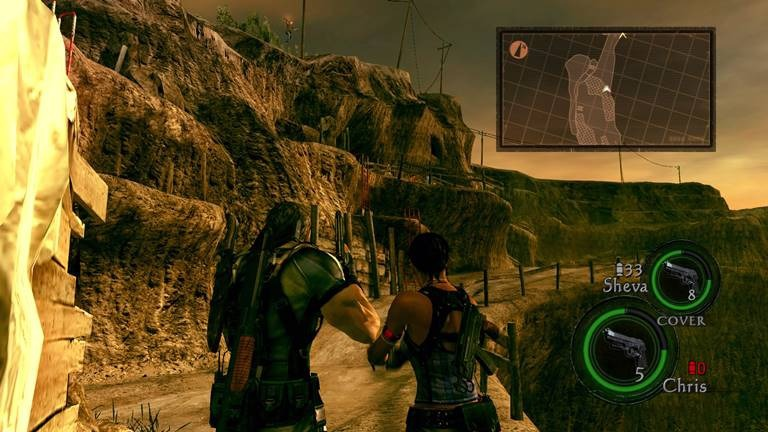Open the minimap in the top-right corner
The image size is (768, 432).
coord(605,89)
